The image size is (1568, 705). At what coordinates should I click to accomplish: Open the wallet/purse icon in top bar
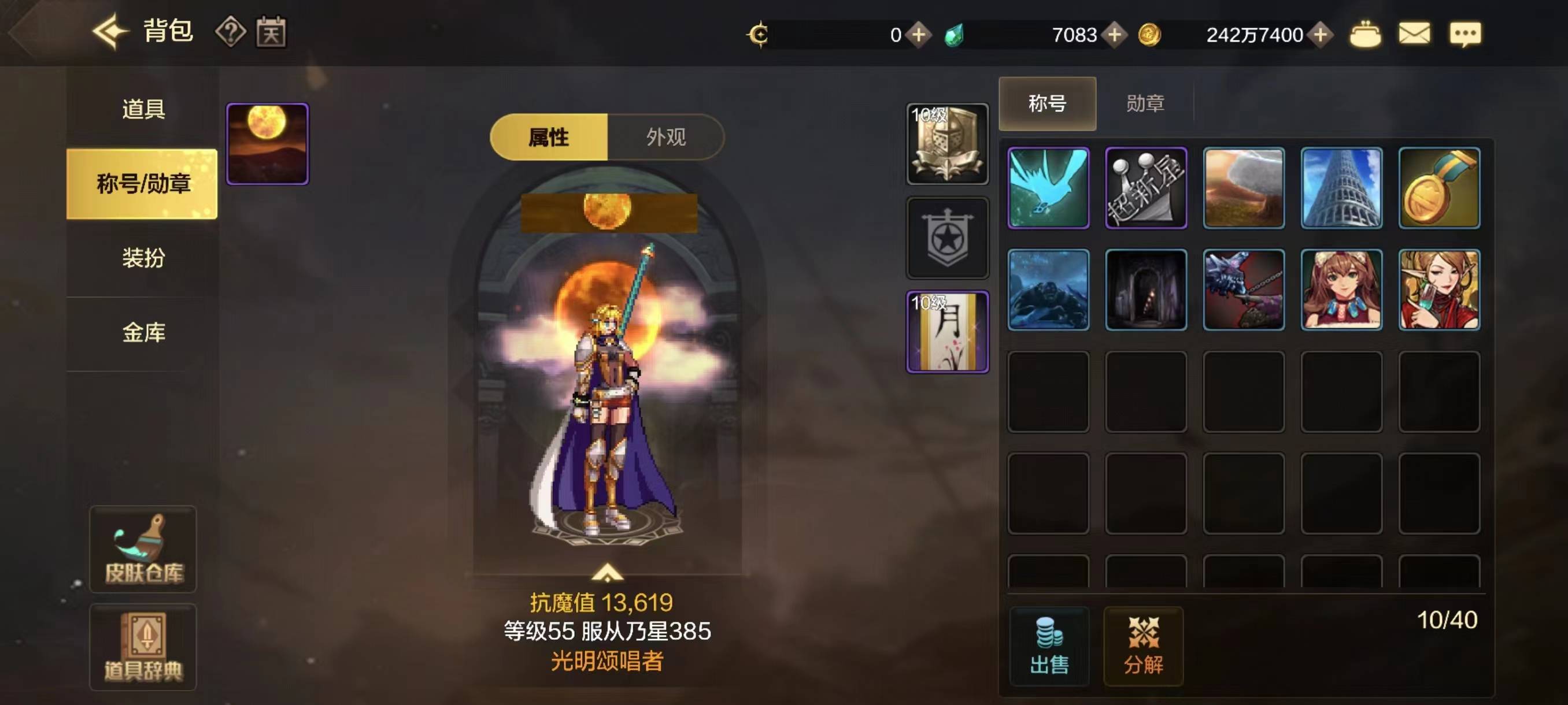pyautogui.click(x=1367, y=35)
